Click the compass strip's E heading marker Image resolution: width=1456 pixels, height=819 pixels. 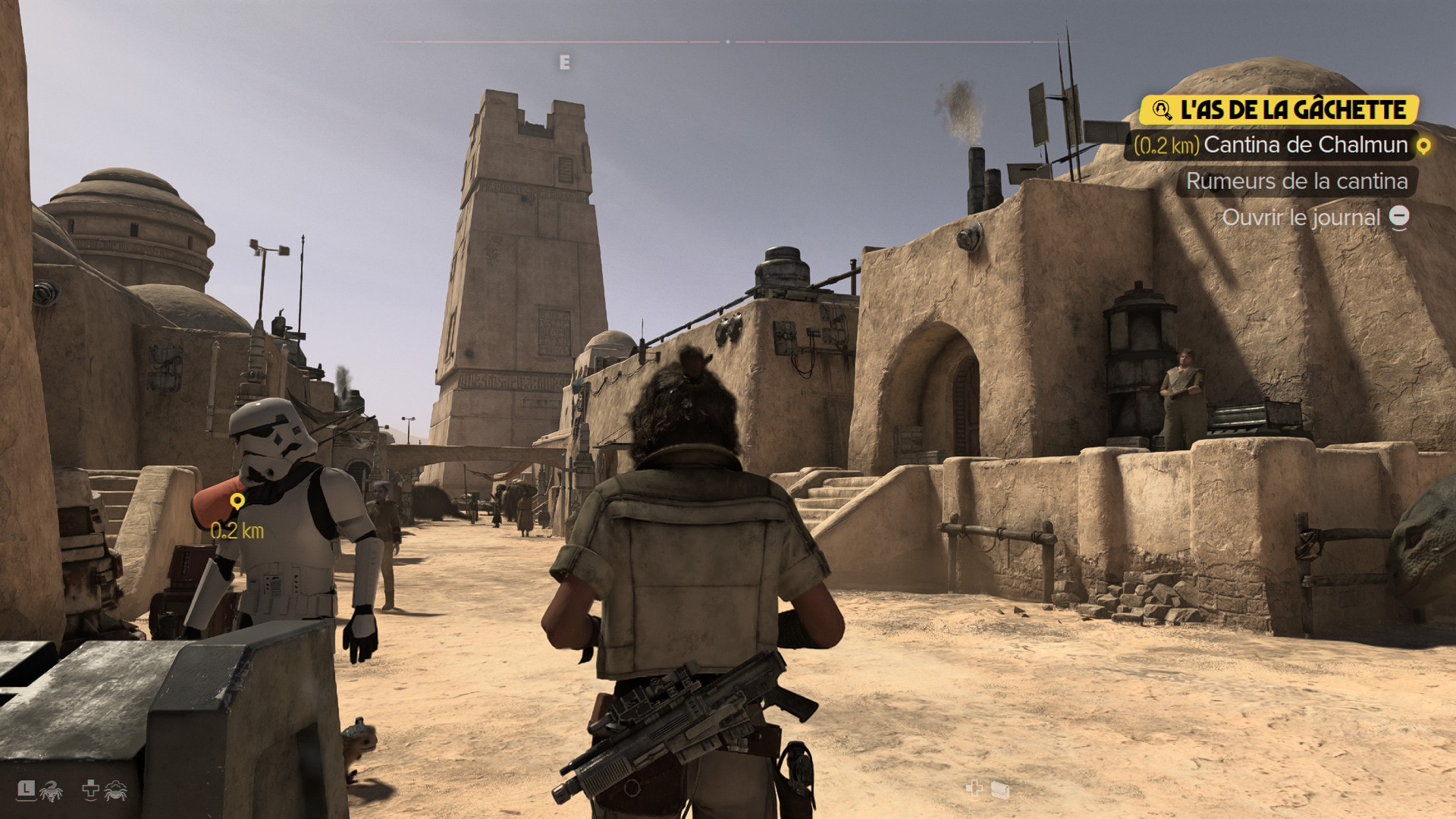(x=564, y=63)
